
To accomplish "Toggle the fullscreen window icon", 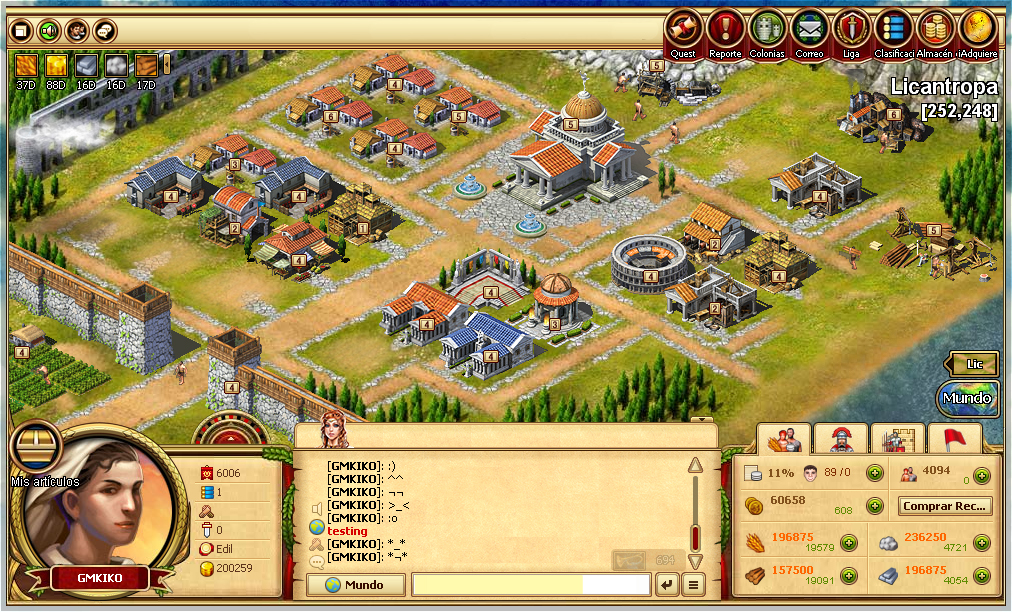I will pos(19,31).
